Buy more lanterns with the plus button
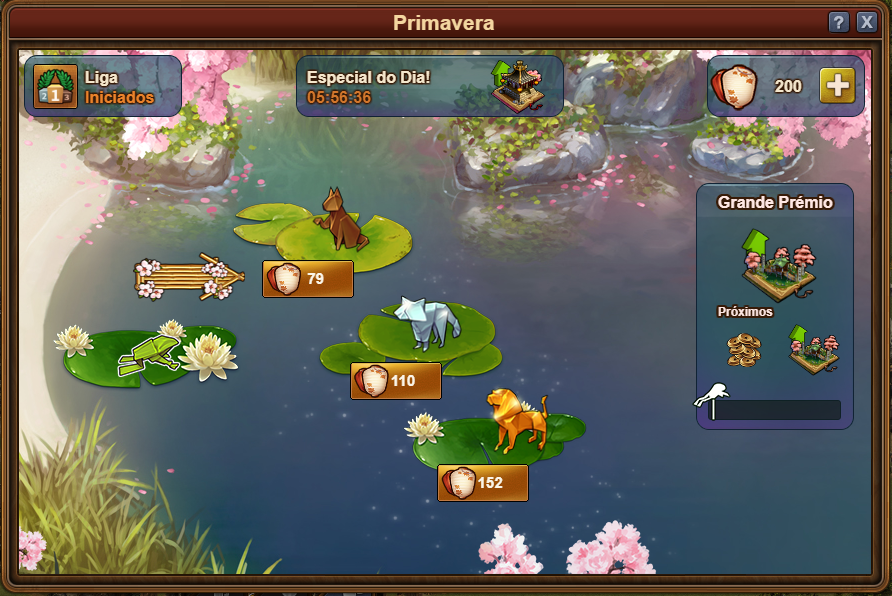892x596 pixels. click(x=837, y=86)
